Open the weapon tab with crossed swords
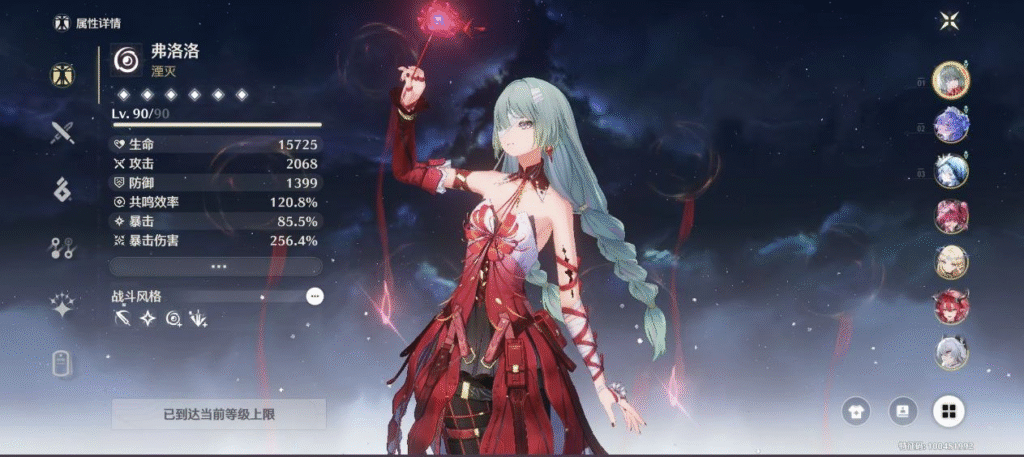The image size is (1024, 457). 62,131
